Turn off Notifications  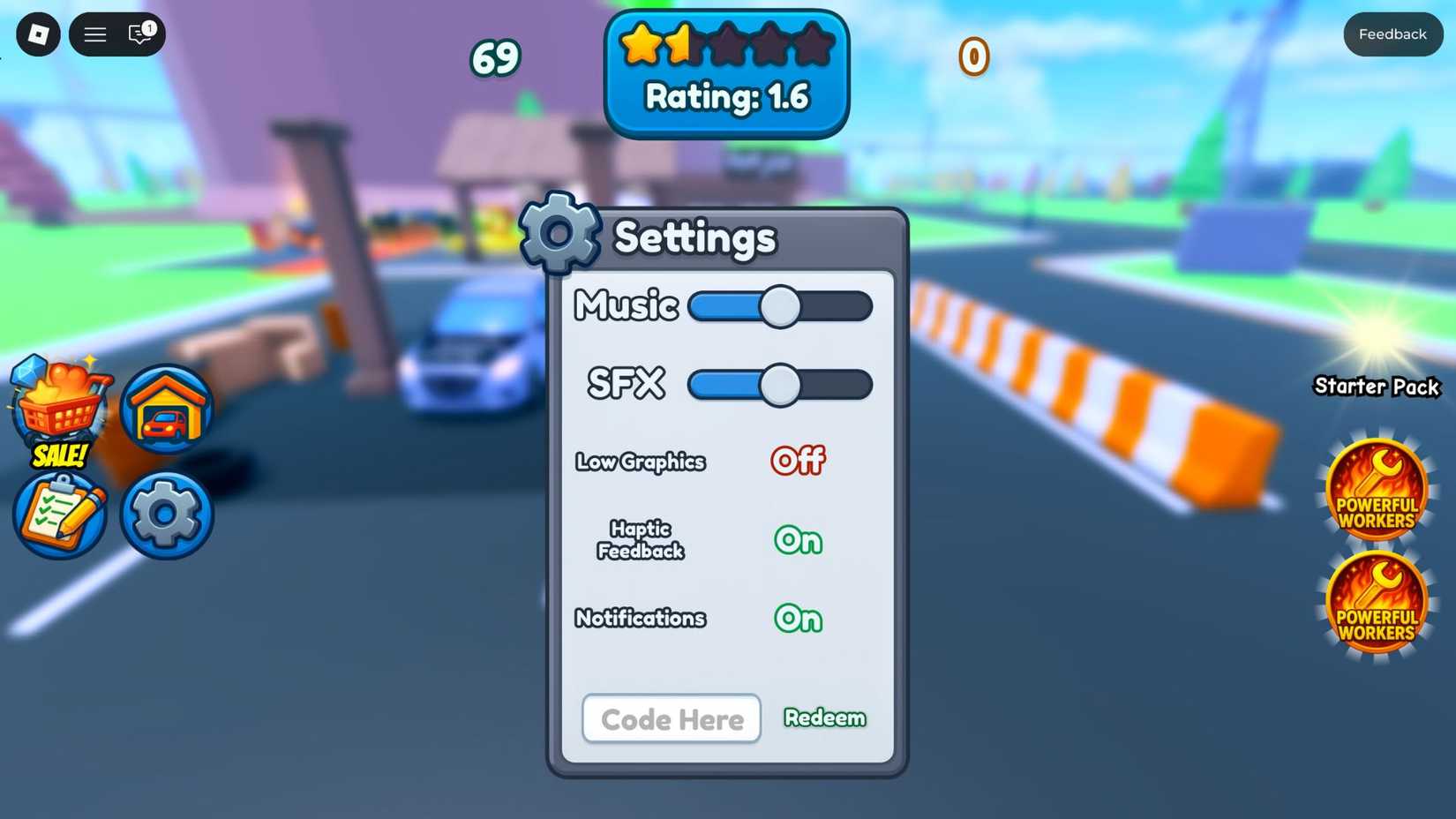[x=797, y=619]
